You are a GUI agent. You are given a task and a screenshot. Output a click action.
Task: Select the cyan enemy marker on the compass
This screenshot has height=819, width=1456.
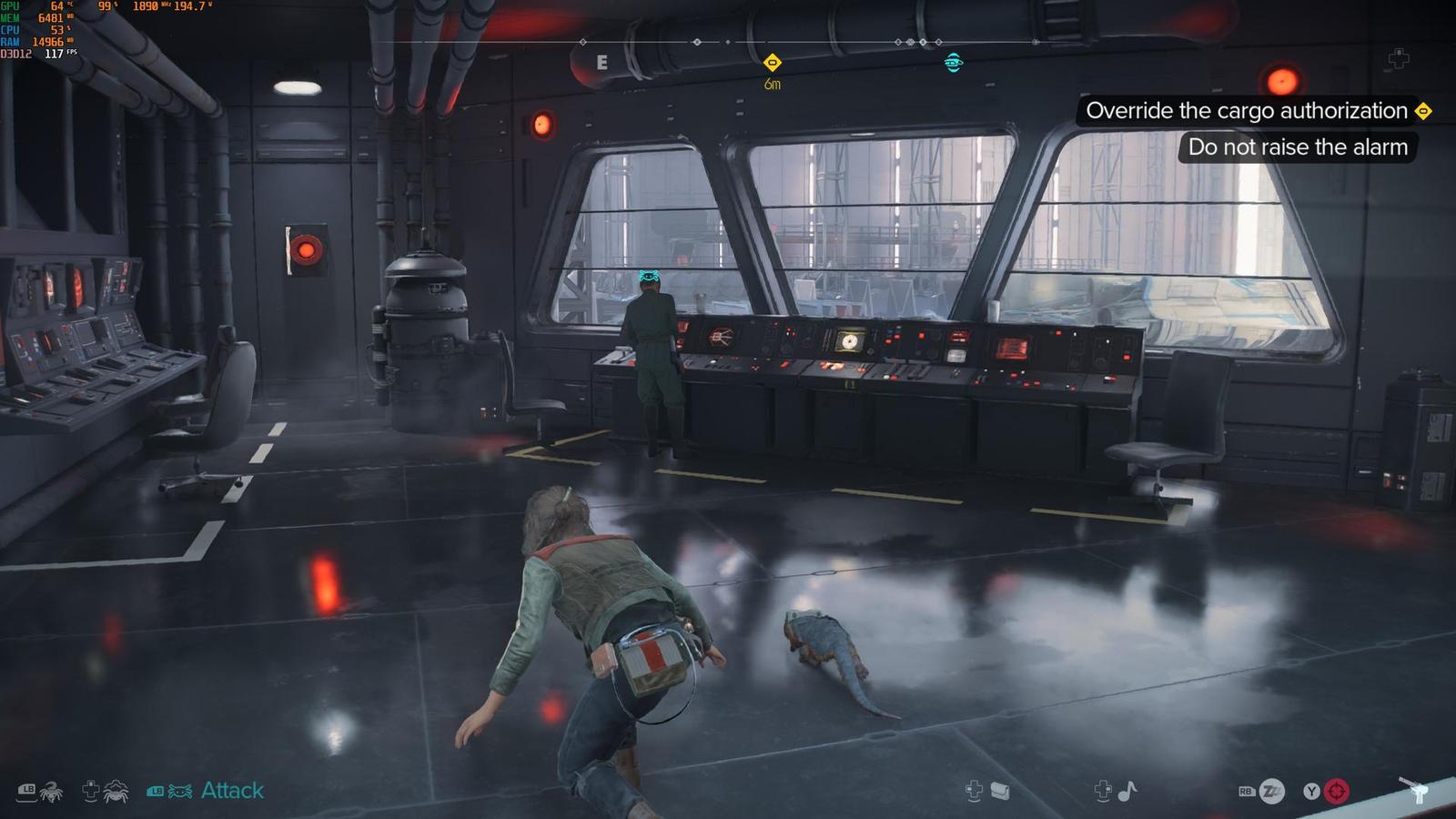point(953,63)
